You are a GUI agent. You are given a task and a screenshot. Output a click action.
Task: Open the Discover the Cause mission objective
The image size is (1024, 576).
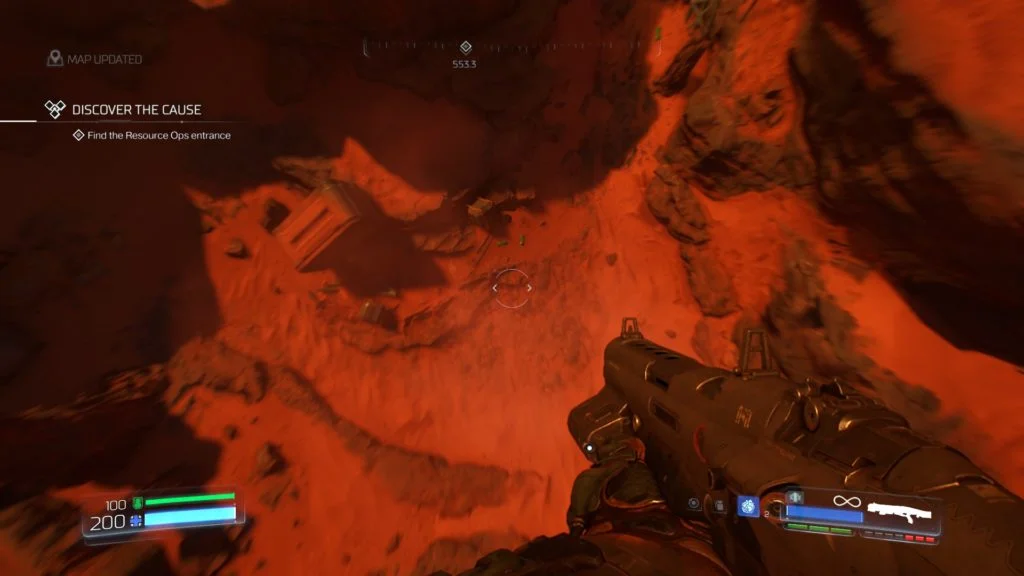[122, 109]
